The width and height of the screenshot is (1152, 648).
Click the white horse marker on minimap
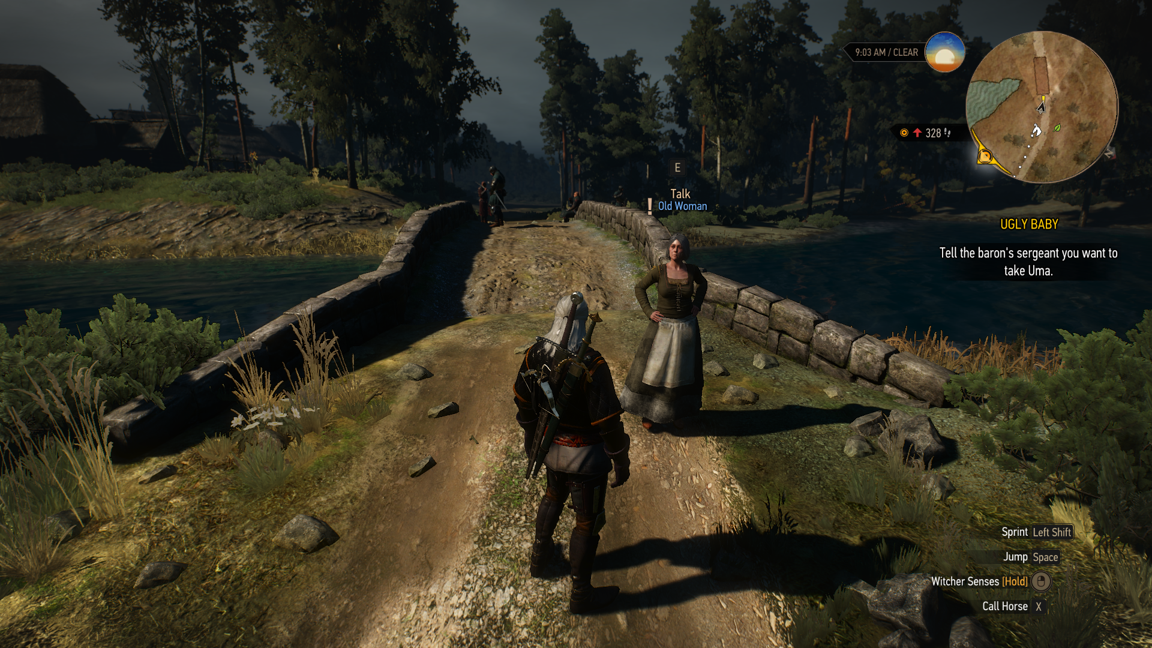[1036, 130]
